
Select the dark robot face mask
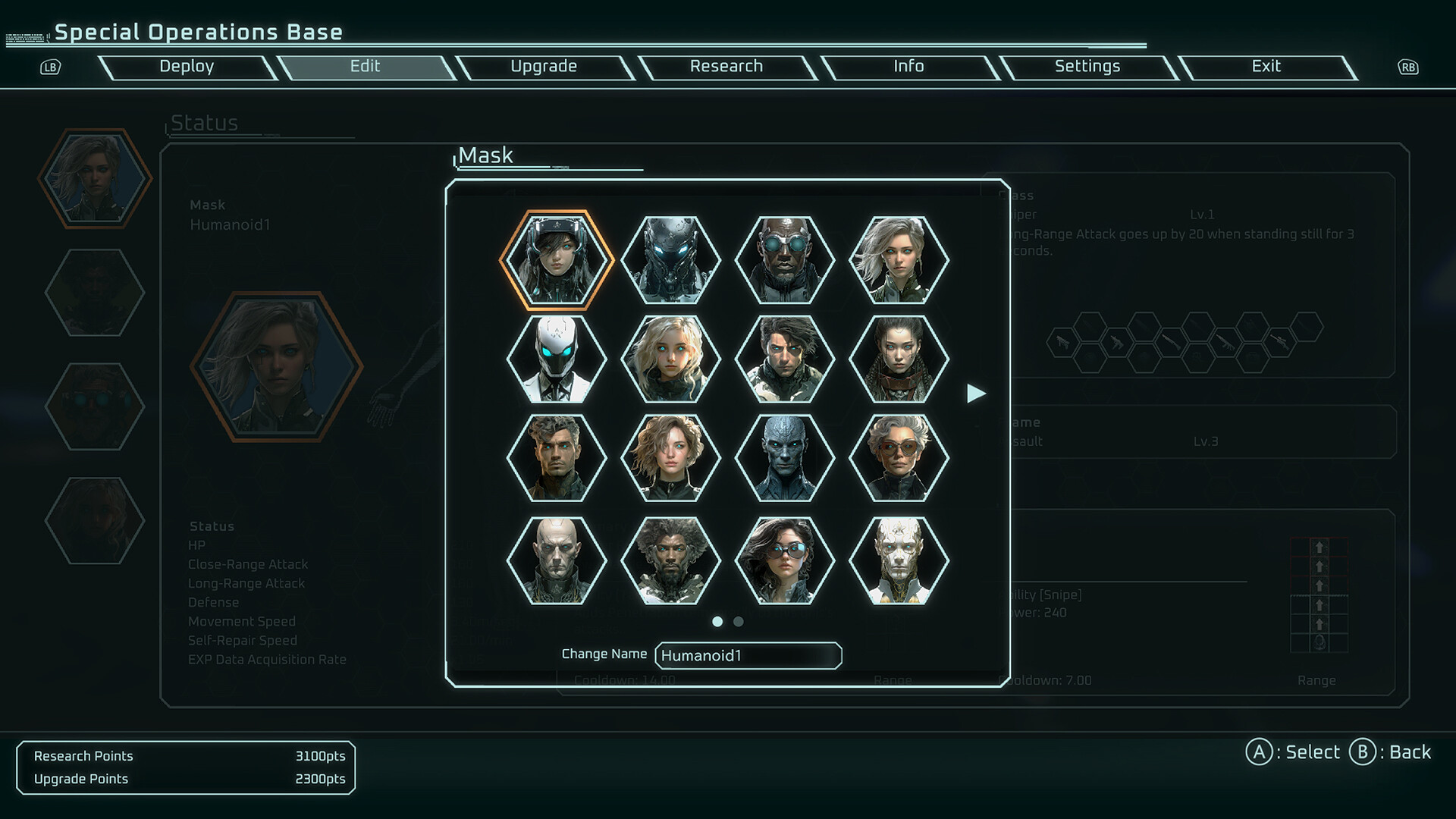click(x=669, y=260)
